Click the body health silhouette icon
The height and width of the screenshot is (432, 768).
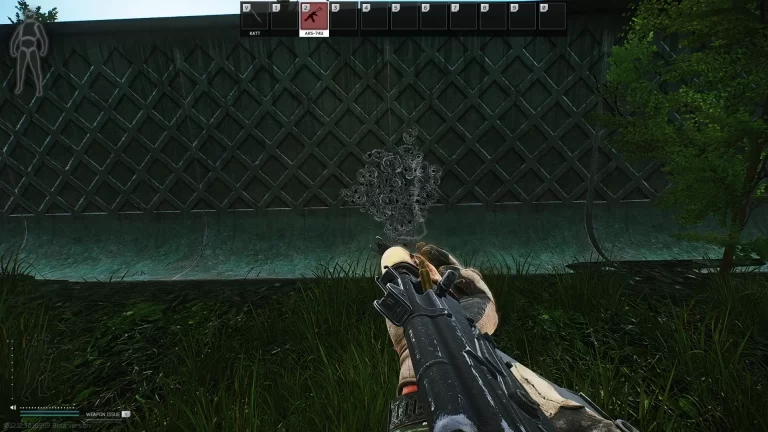(27, 53)
